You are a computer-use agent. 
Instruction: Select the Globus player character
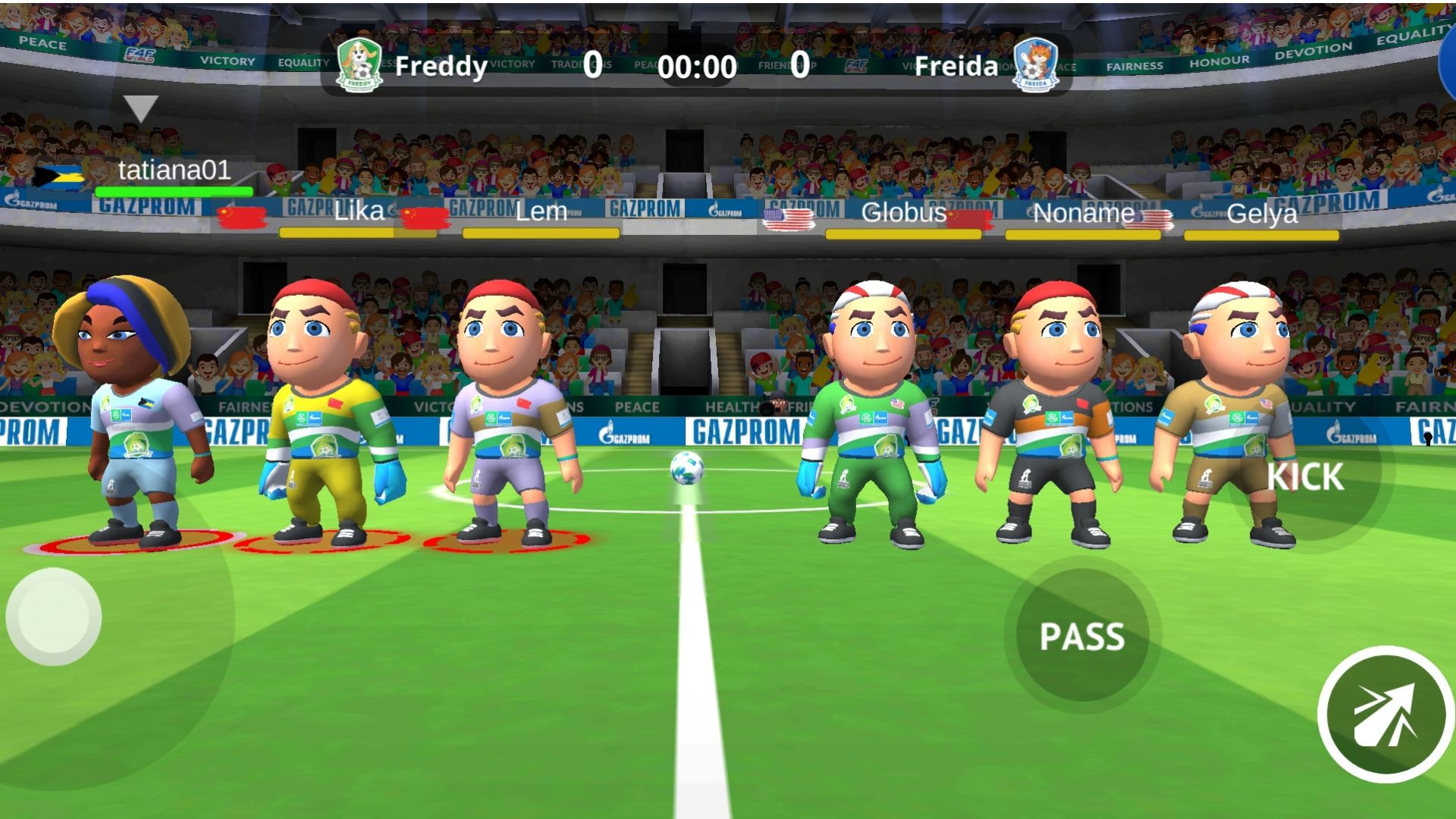pyautogui.click(x=872, y=417)
